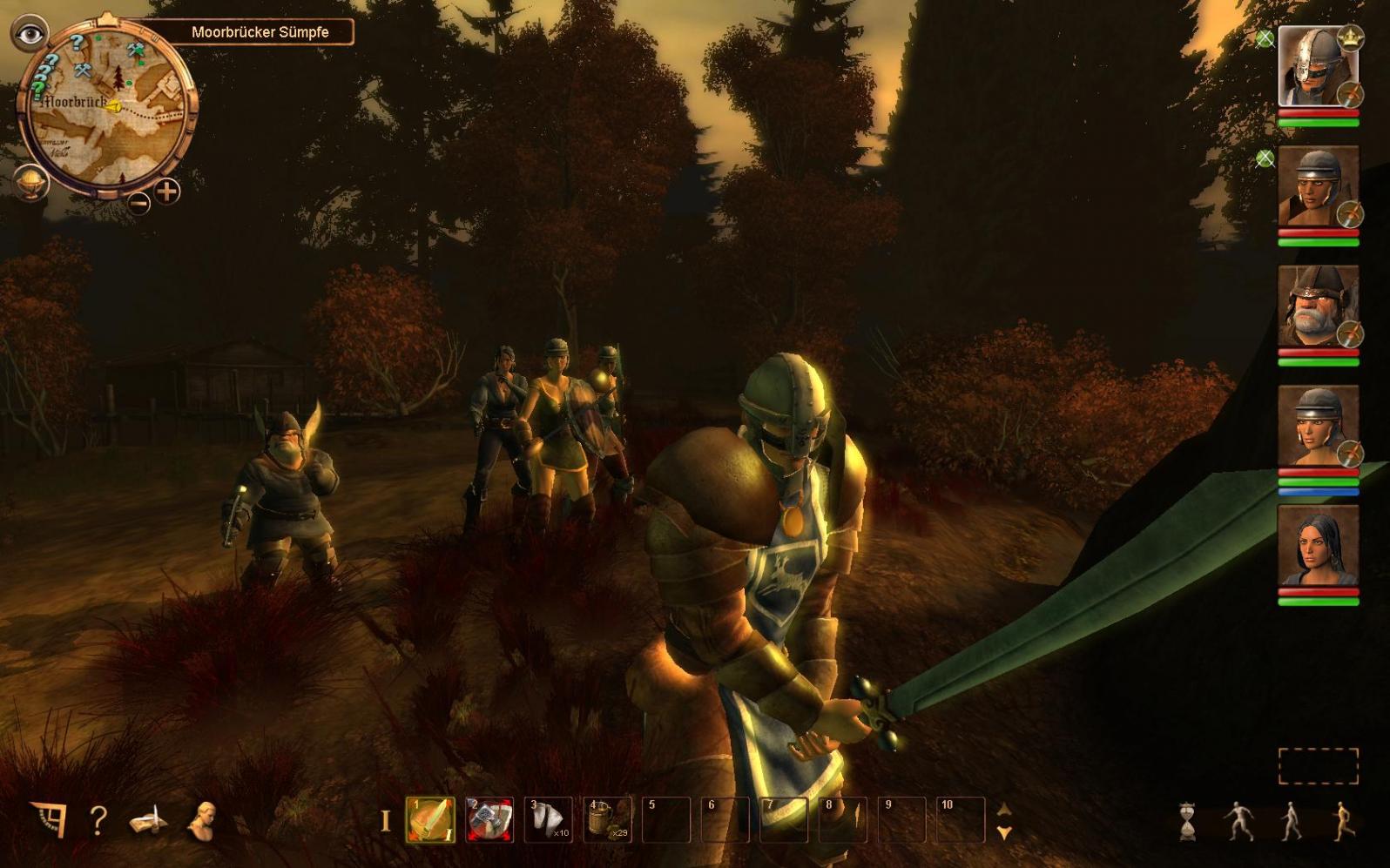The width and height of the screenshot is (1390, 868).
Task: Open the world map via the globe icon
Action: (x=31, y=181)
